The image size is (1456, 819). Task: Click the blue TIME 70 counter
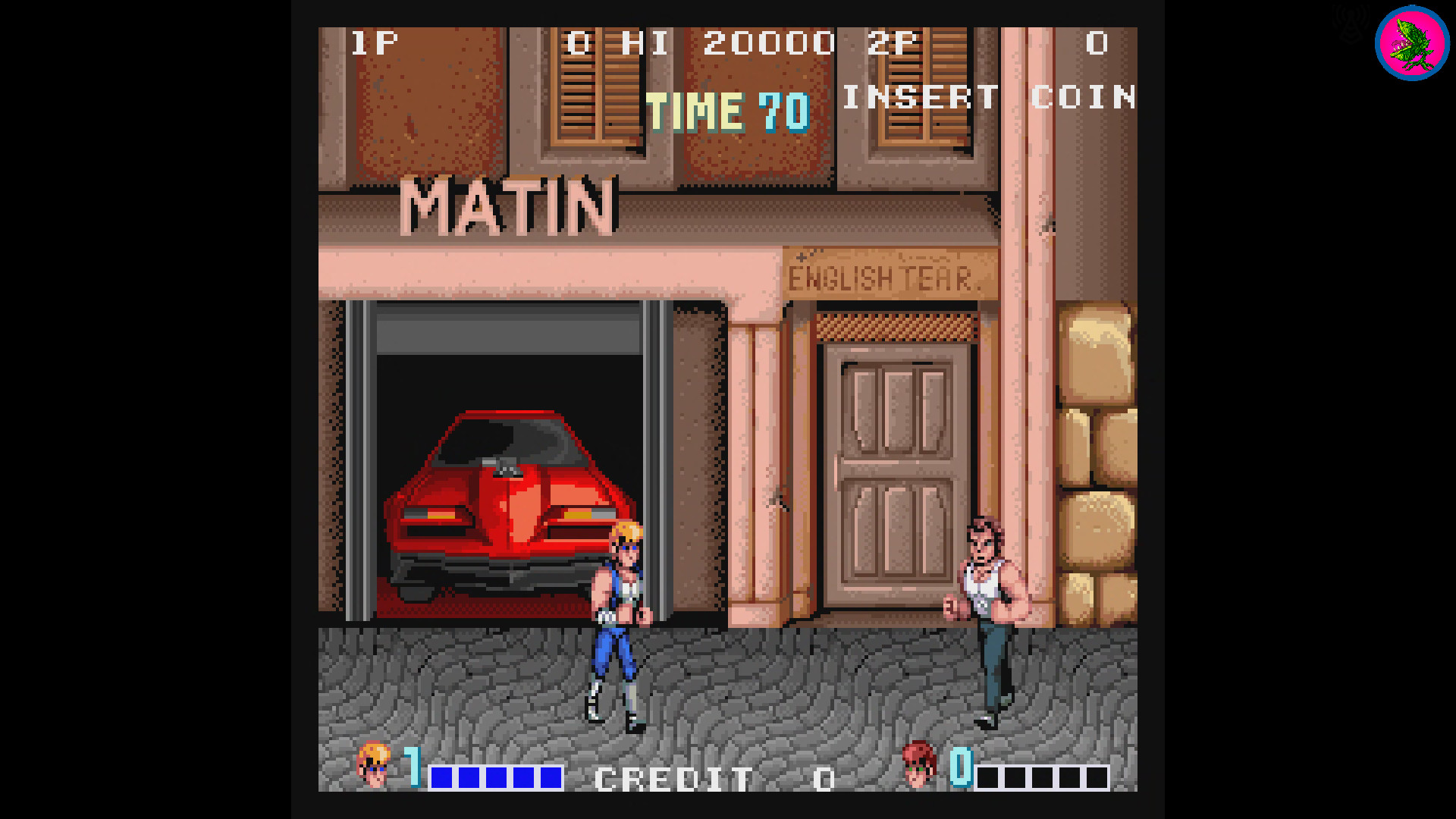(728, 112)
